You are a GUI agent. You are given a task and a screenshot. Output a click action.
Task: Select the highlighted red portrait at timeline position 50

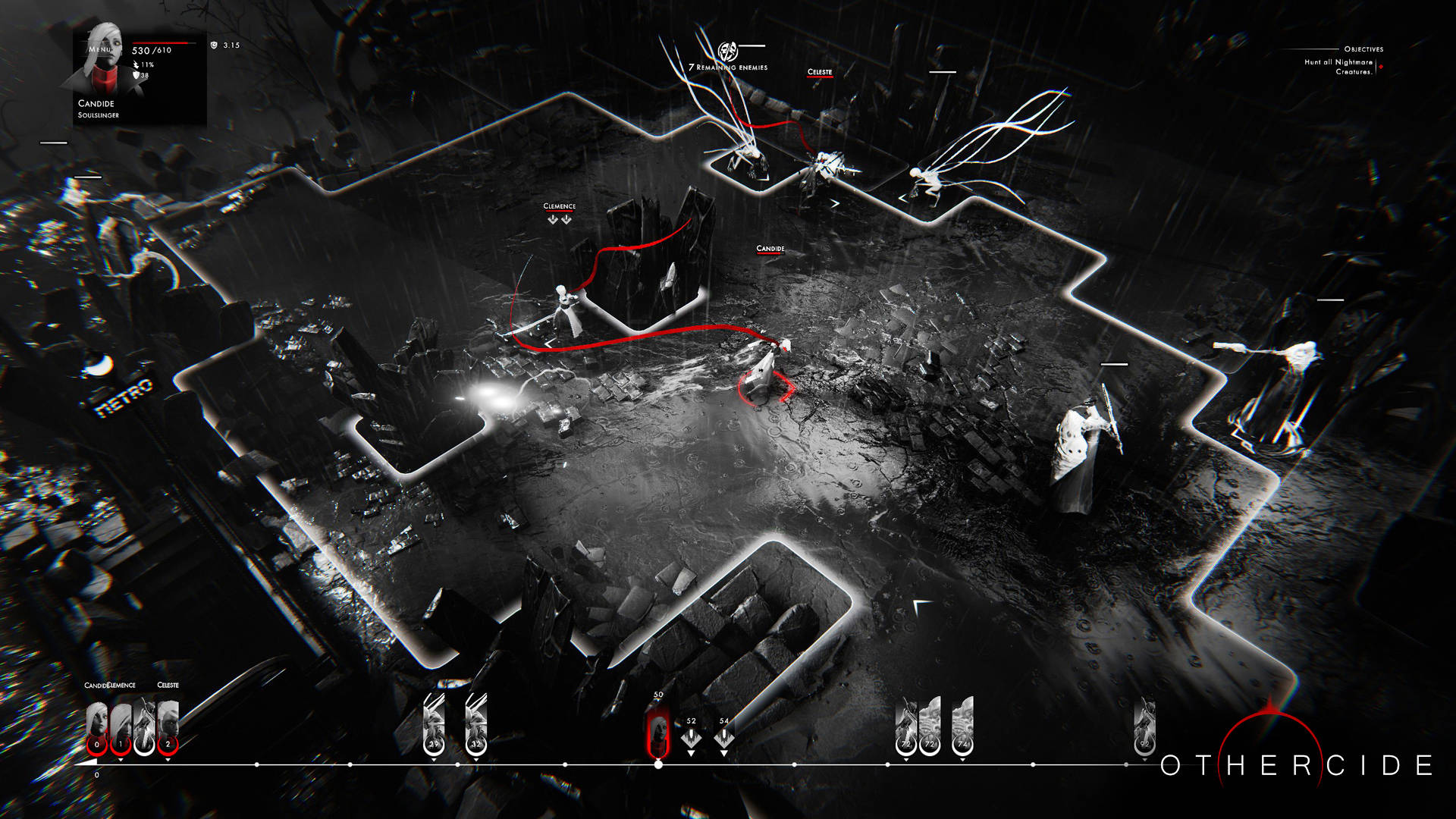658,730
